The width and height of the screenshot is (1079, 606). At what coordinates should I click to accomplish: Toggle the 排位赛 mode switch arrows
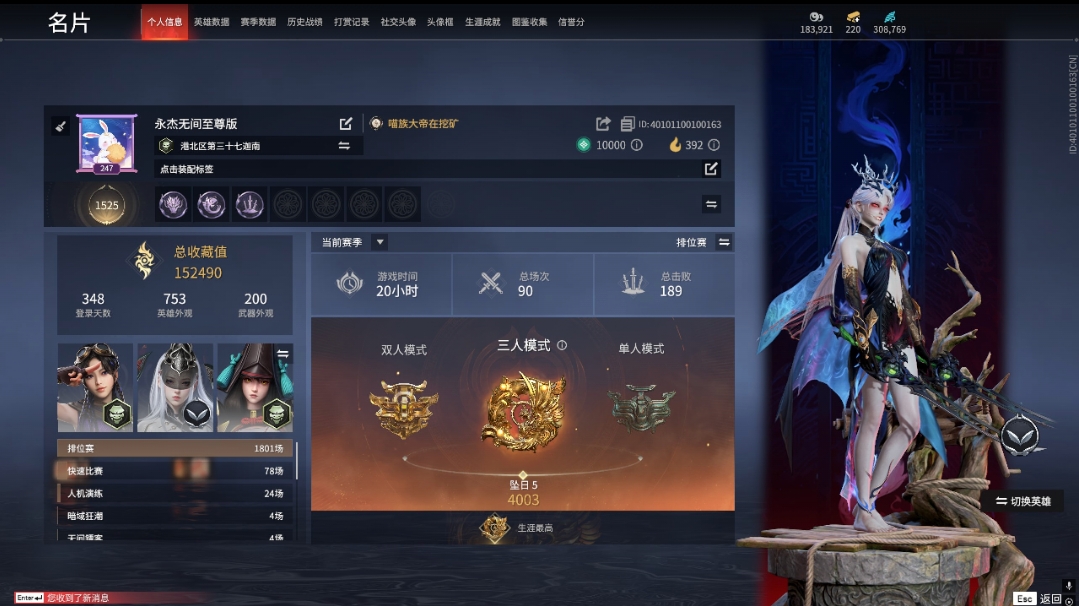coord(724,242)
